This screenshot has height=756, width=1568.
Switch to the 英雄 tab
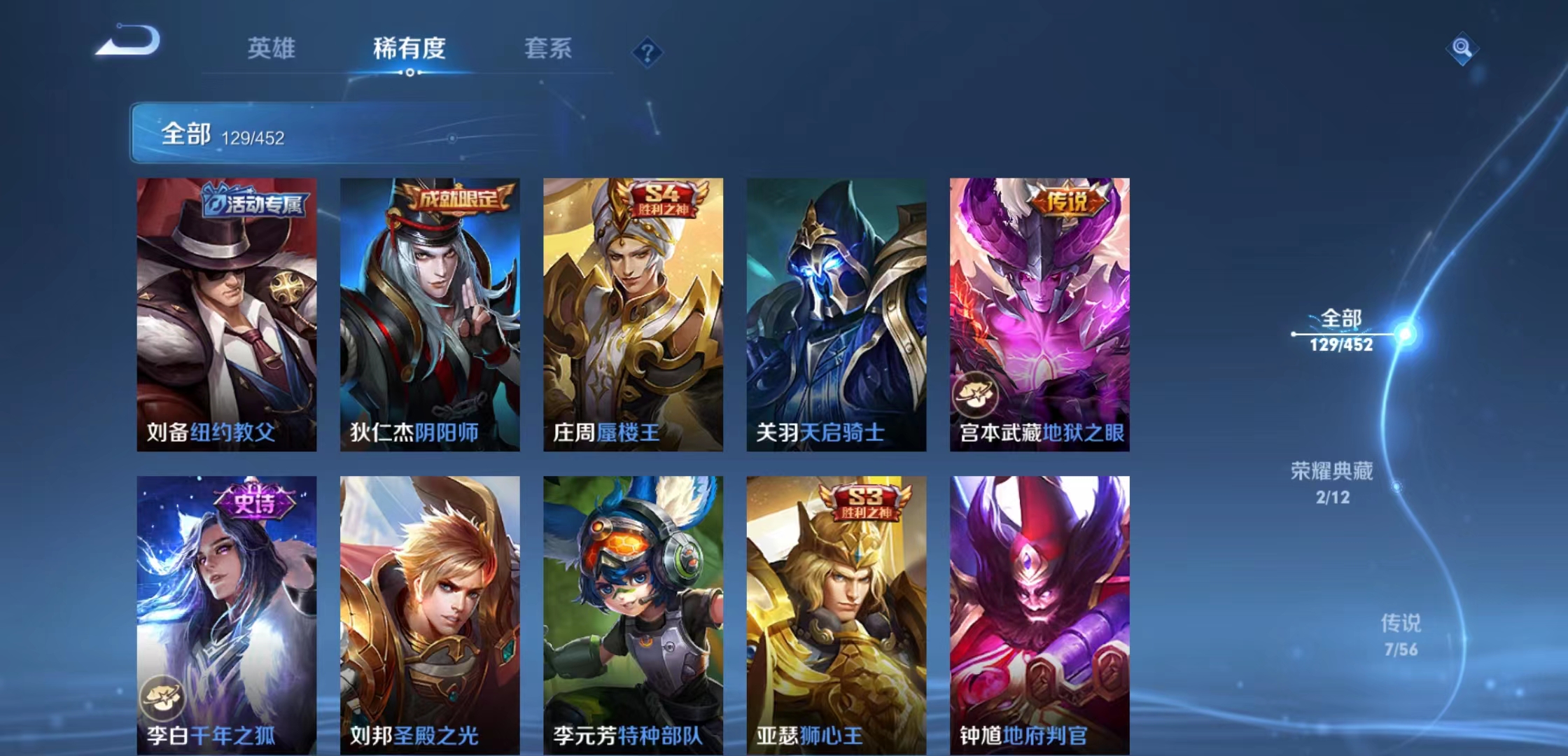(272, 49)
